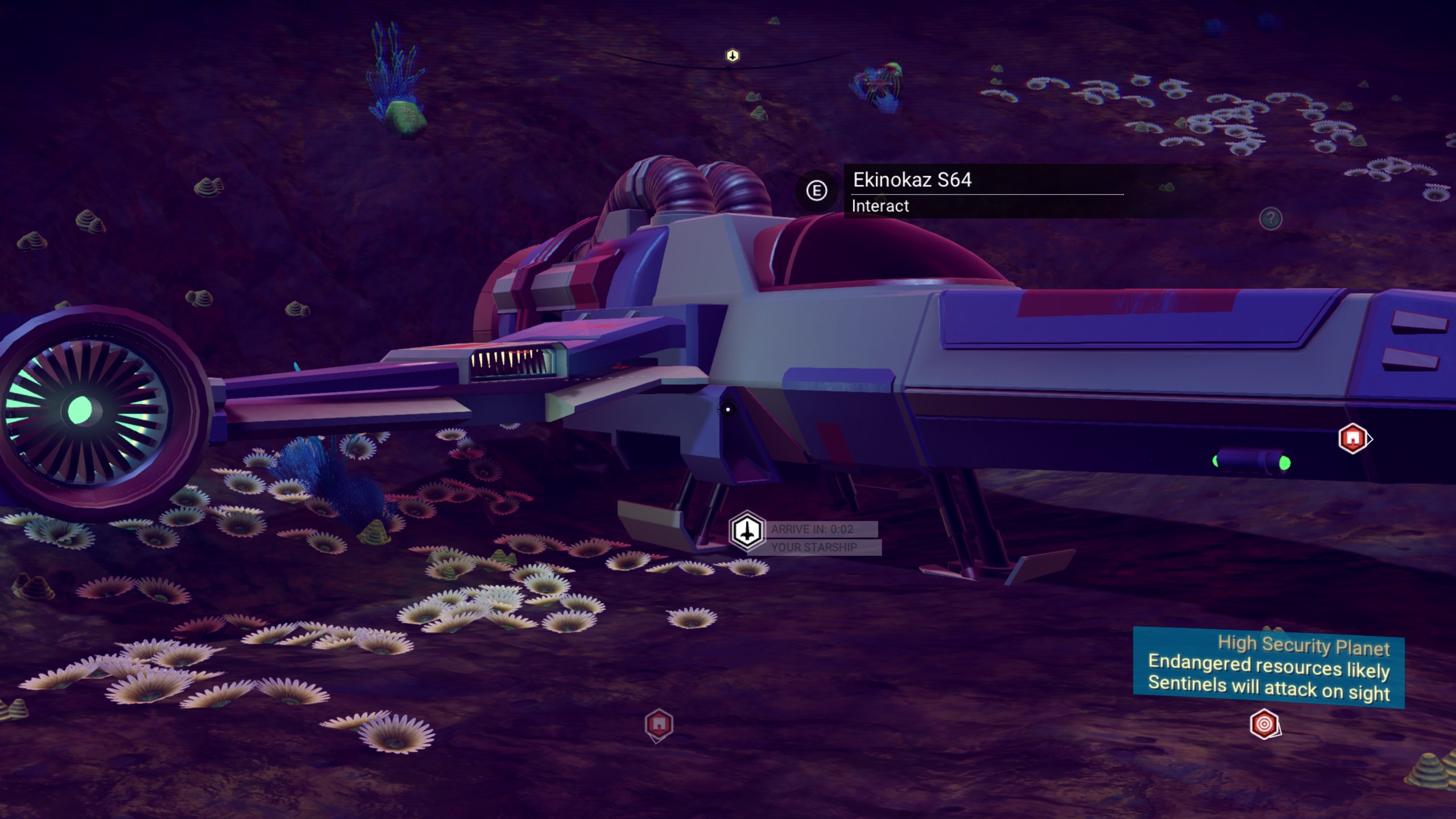
Task: Click the High Security Planet notification
Action: 1268,668
